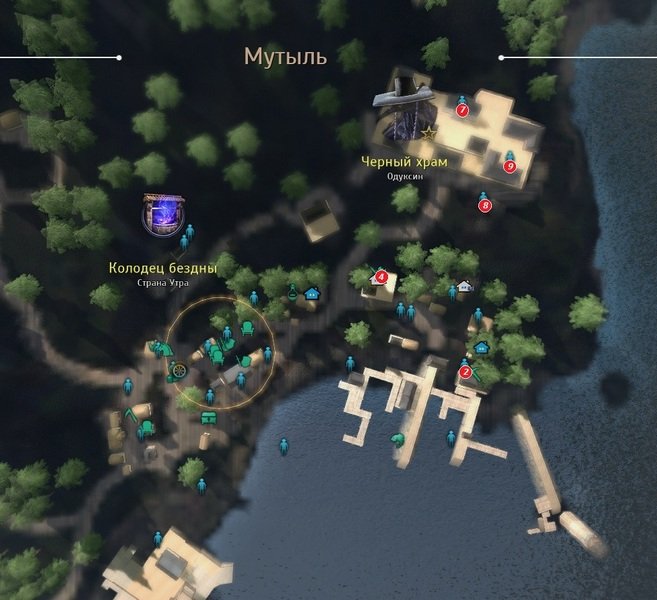Select the green wagon wheel map icon
This screenshot has width=657, height=600.
179,370
